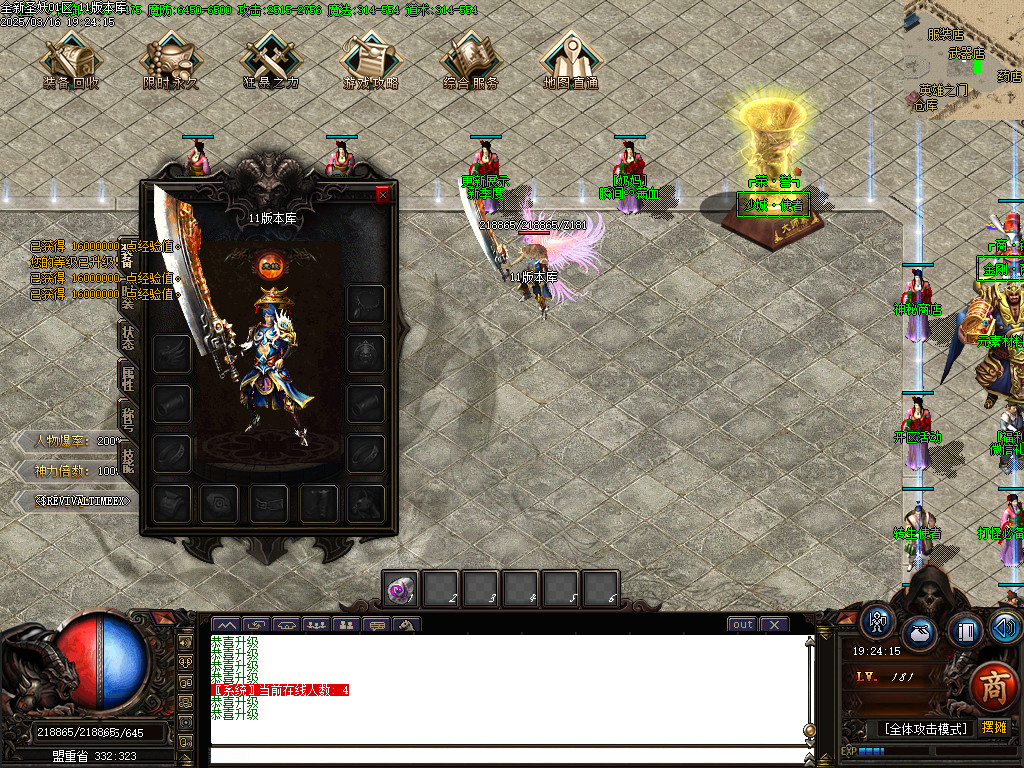
Task: Switch to the 状态 status tab
Action: click(128, 335)
